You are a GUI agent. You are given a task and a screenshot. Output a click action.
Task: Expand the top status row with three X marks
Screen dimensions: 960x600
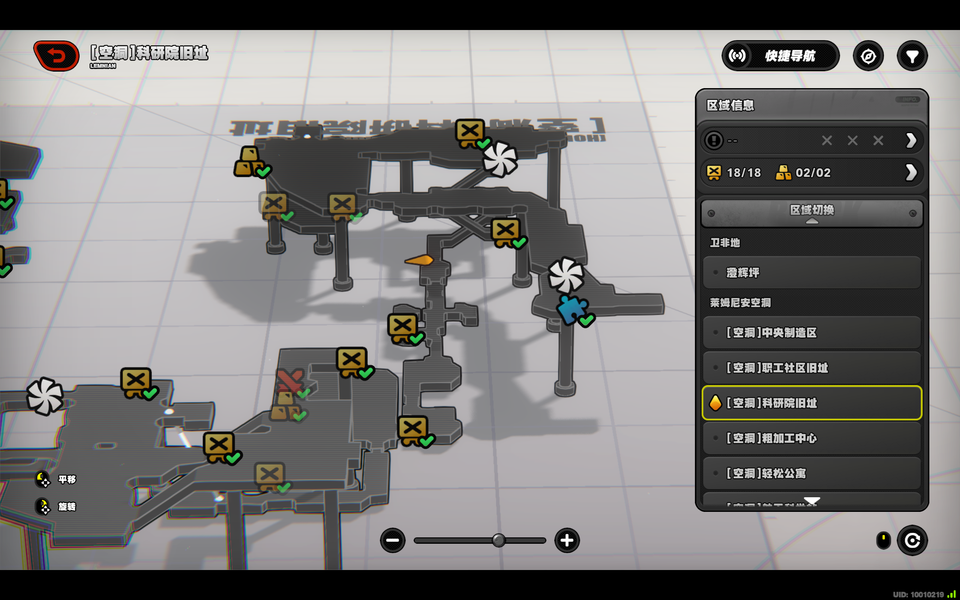click(911, 140)
